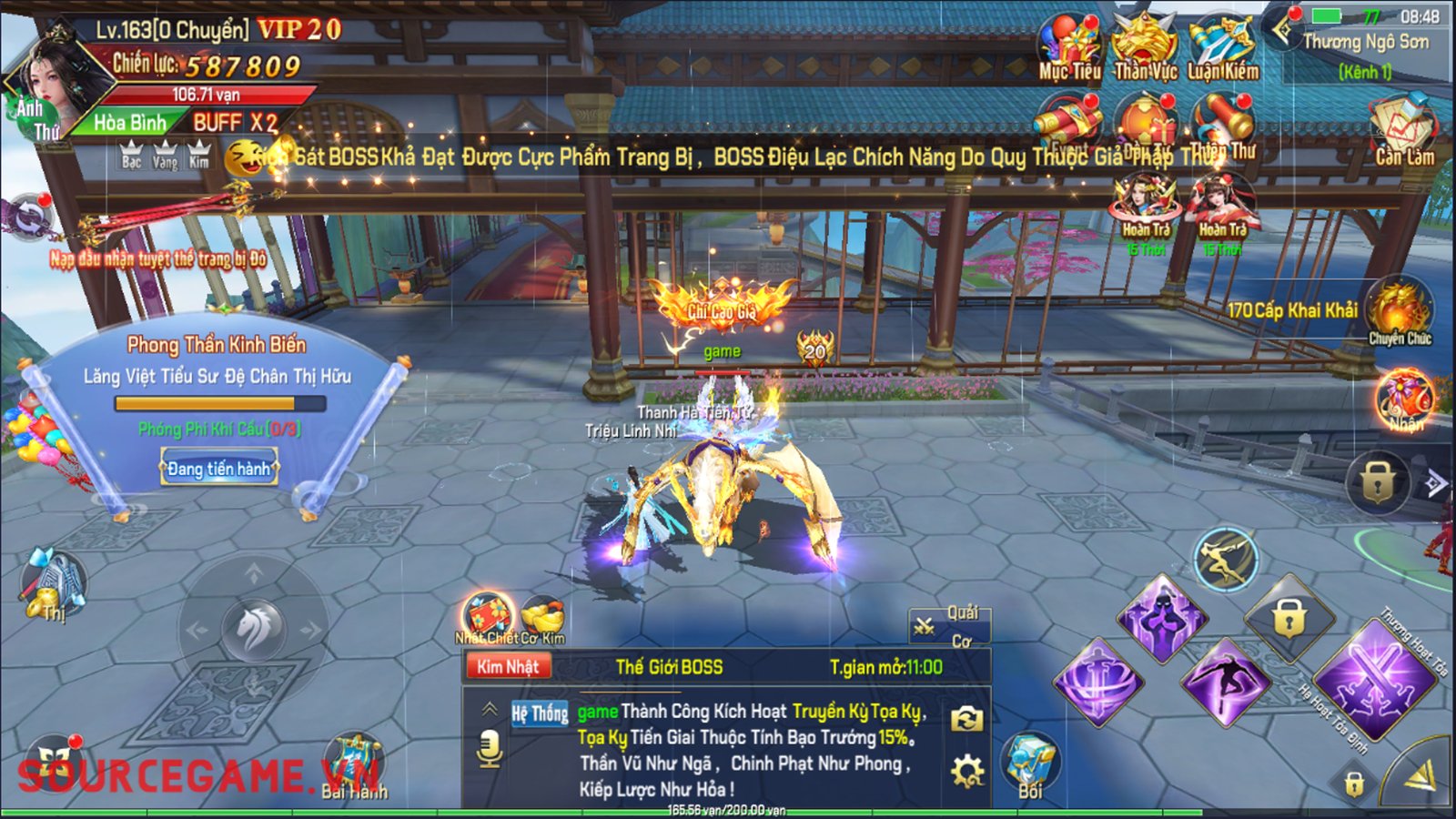Select the Kim Nhật tab
Viewport: 1456px width, 819px height.
[x=508, y=667]
